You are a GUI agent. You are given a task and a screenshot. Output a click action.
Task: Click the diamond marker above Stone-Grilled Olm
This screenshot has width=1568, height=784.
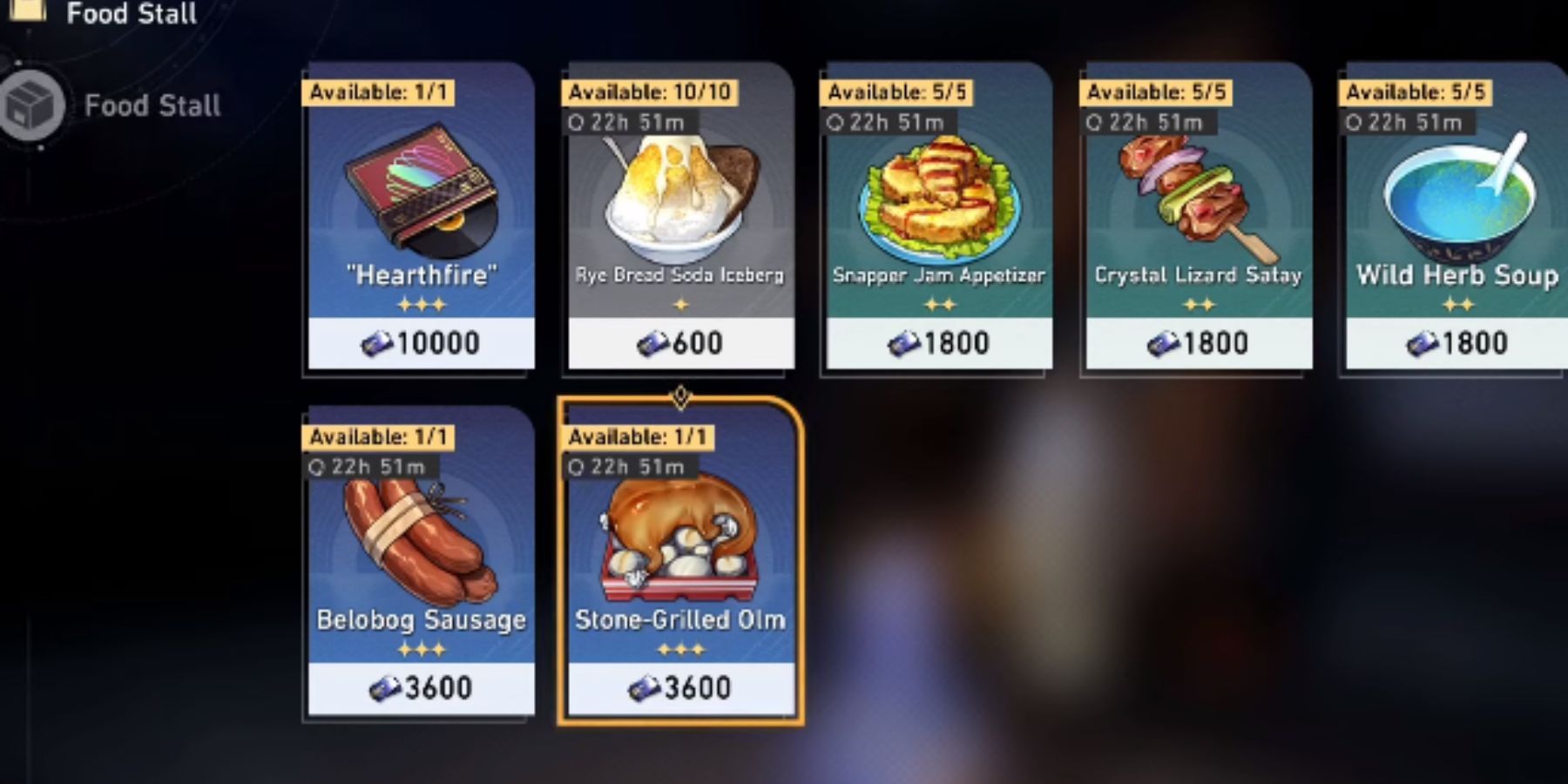[x=680, y=396]
